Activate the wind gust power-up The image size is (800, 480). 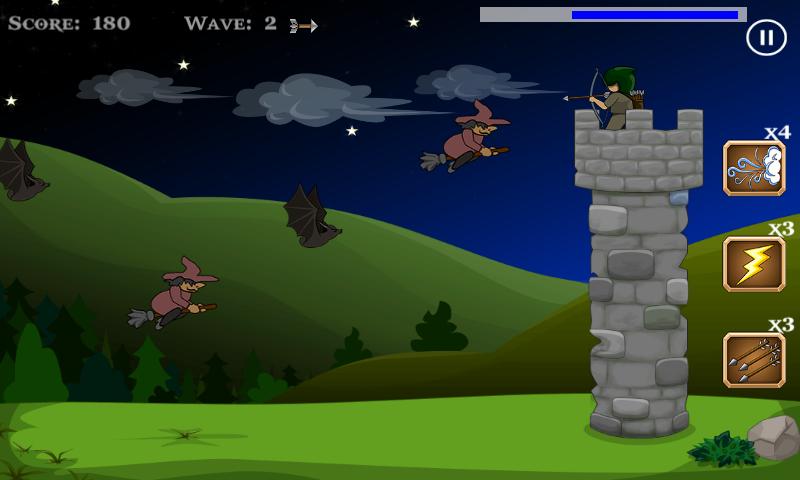[x=754, y=168]
